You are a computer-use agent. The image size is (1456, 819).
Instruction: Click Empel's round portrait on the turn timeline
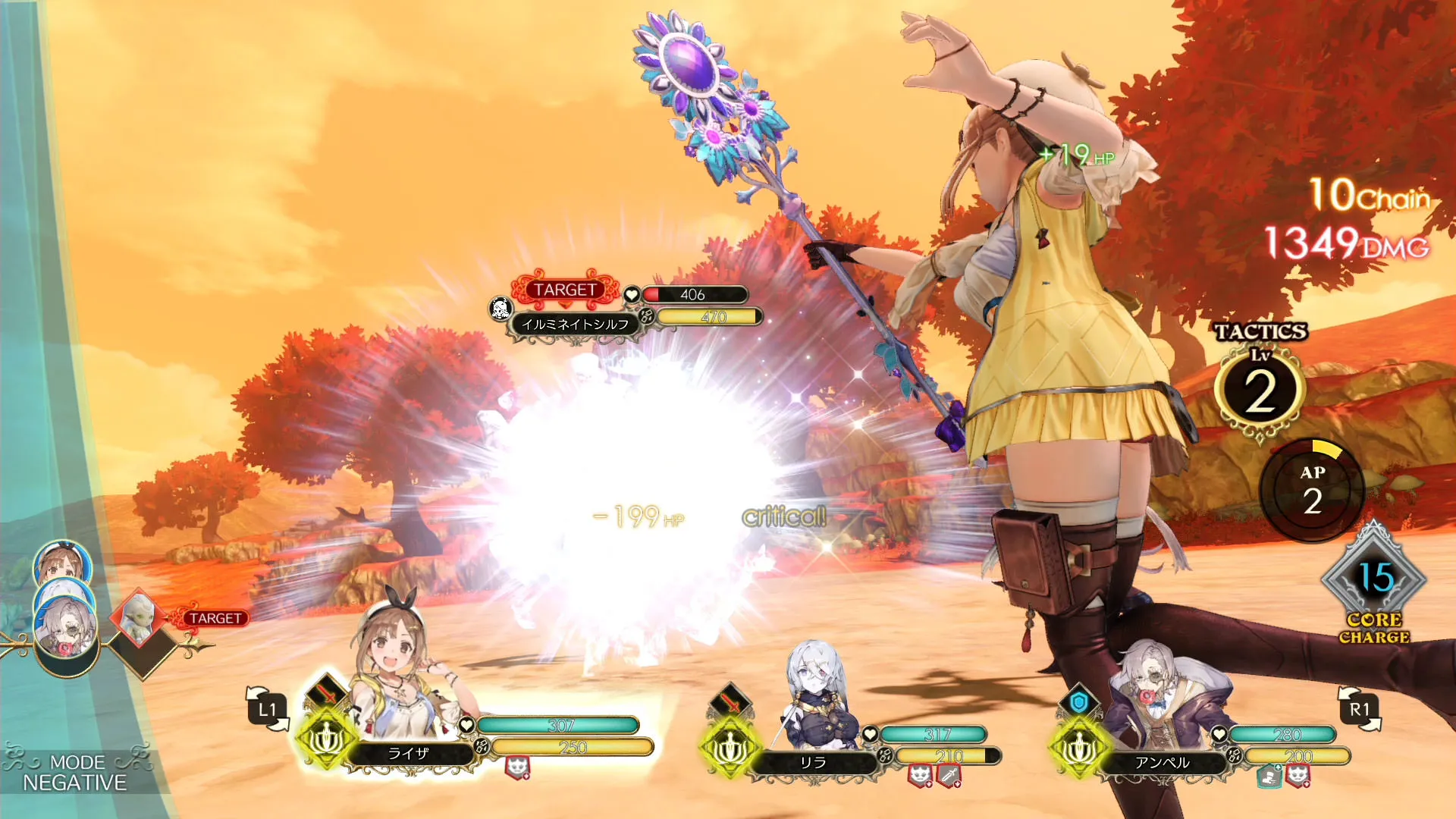65,628
